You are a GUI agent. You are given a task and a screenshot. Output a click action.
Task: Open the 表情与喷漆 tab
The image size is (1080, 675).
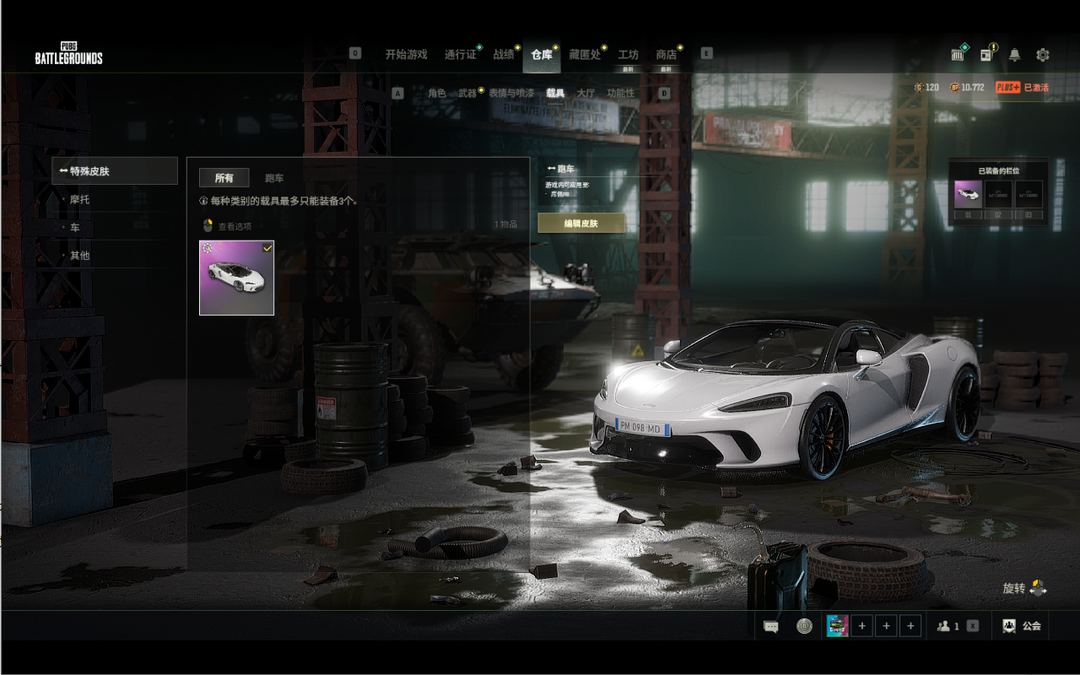pyautogui.click(x=511, y=93)
